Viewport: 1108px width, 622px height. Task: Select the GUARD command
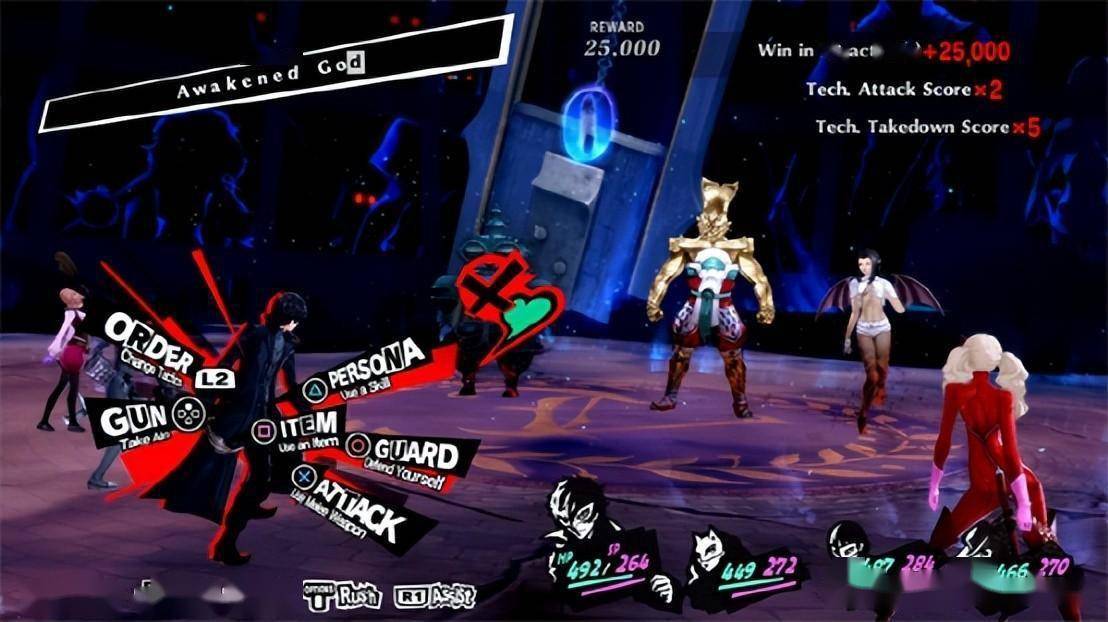412,455
